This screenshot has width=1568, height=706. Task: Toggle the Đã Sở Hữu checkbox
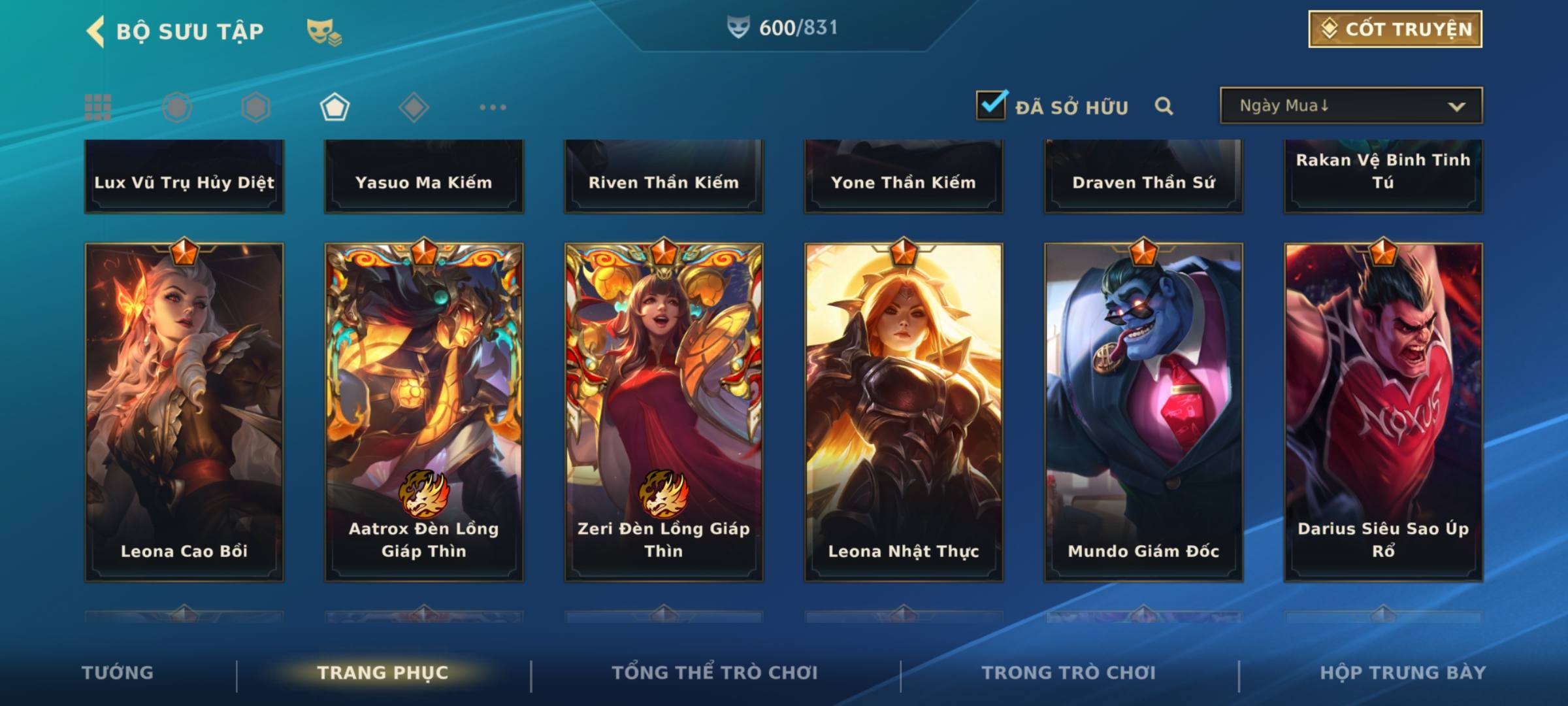tap(992, 105)
